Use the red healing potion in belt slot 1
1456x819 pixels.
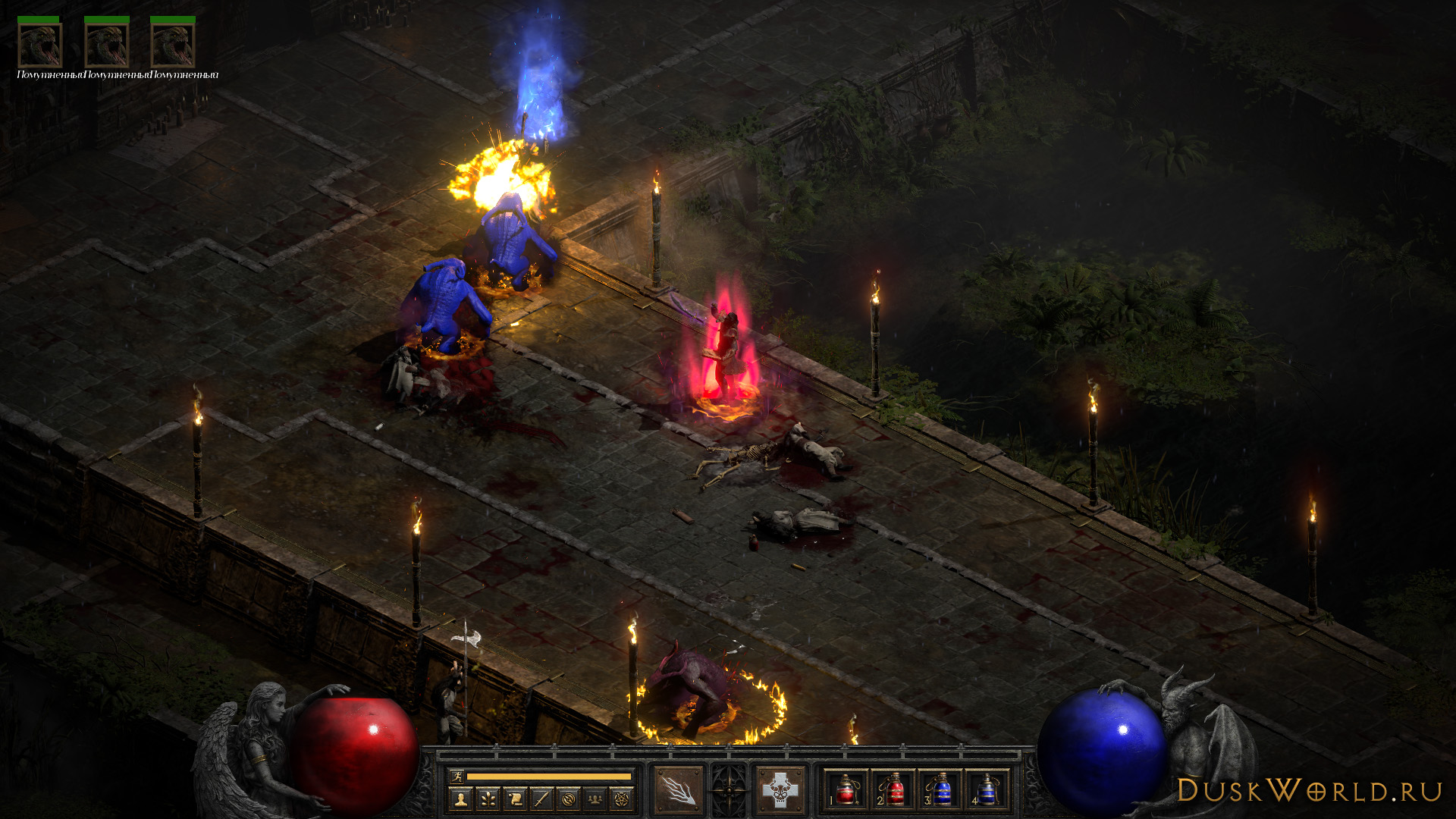(846, 790)
